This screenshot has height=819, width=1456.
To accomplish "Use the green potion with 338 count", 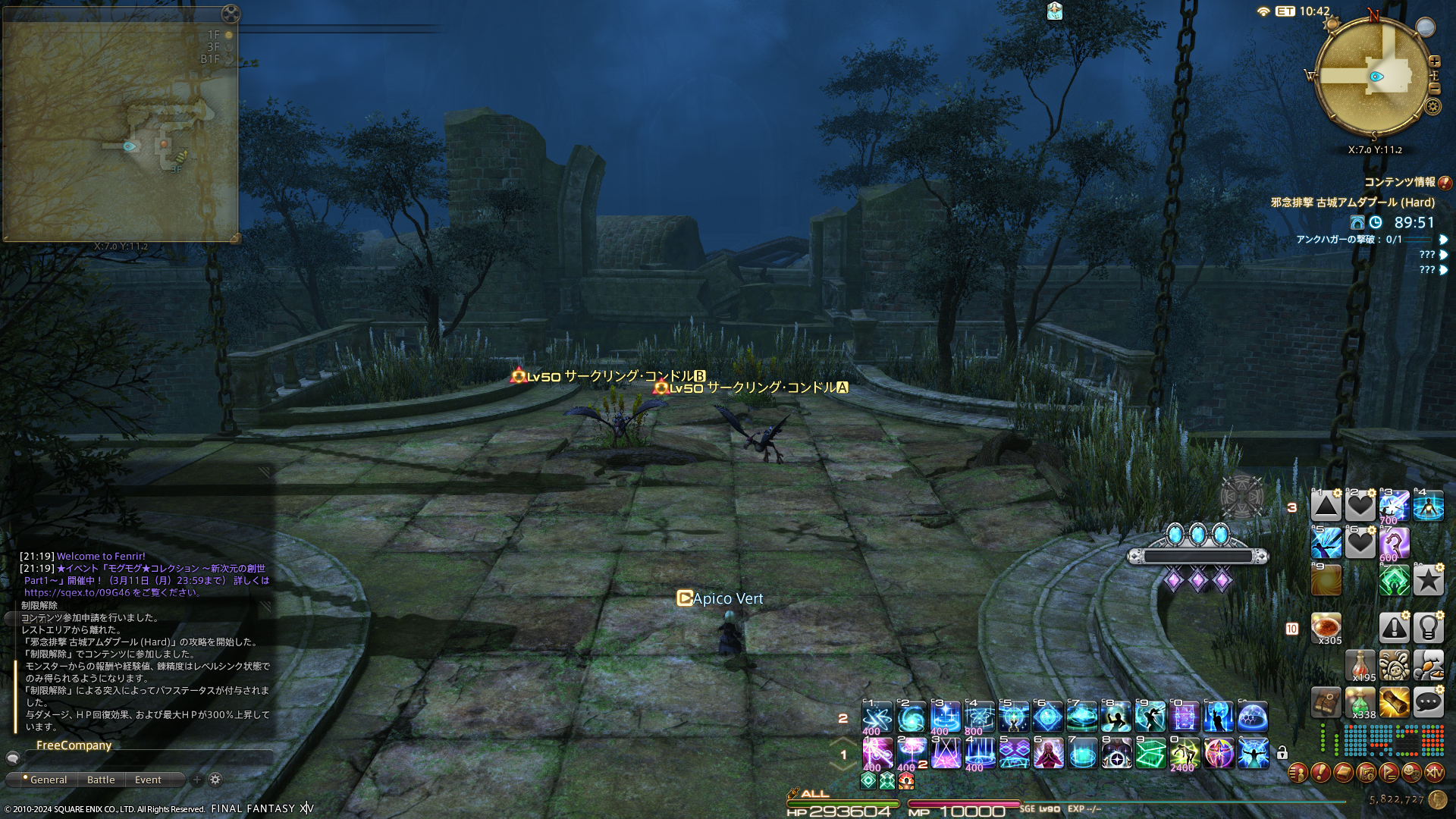I will click(x=1360, y=702).
